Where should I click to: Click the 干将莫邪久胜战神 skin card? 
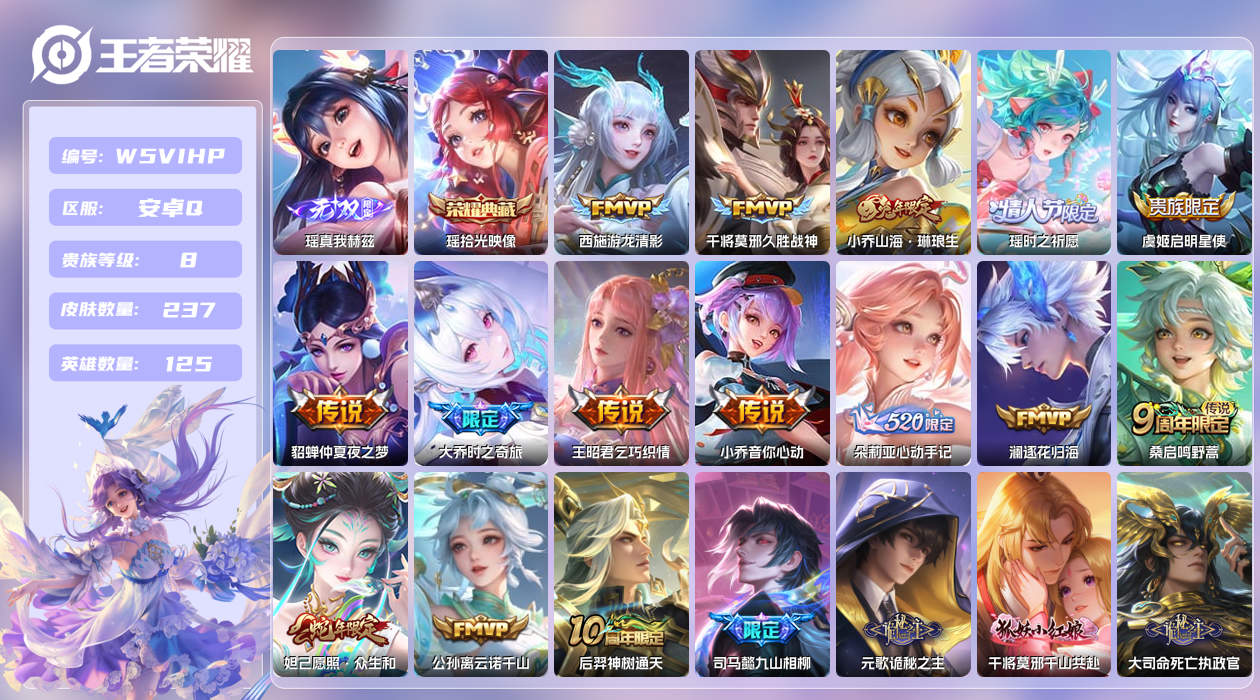click(762, 152)
